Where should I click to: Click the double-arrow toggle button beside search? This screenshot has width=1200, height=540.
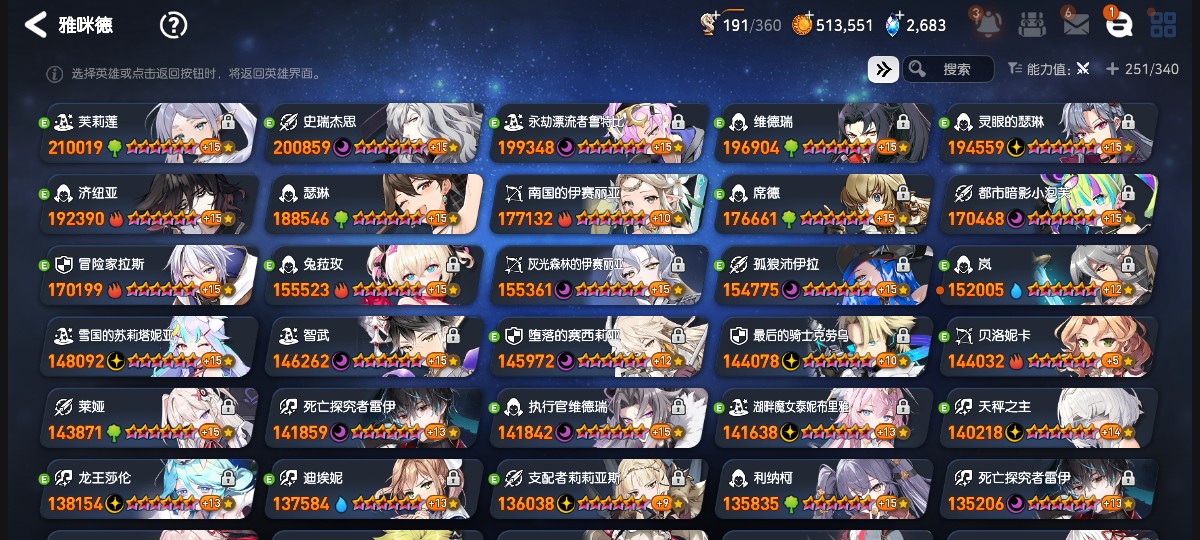(883, 69)
